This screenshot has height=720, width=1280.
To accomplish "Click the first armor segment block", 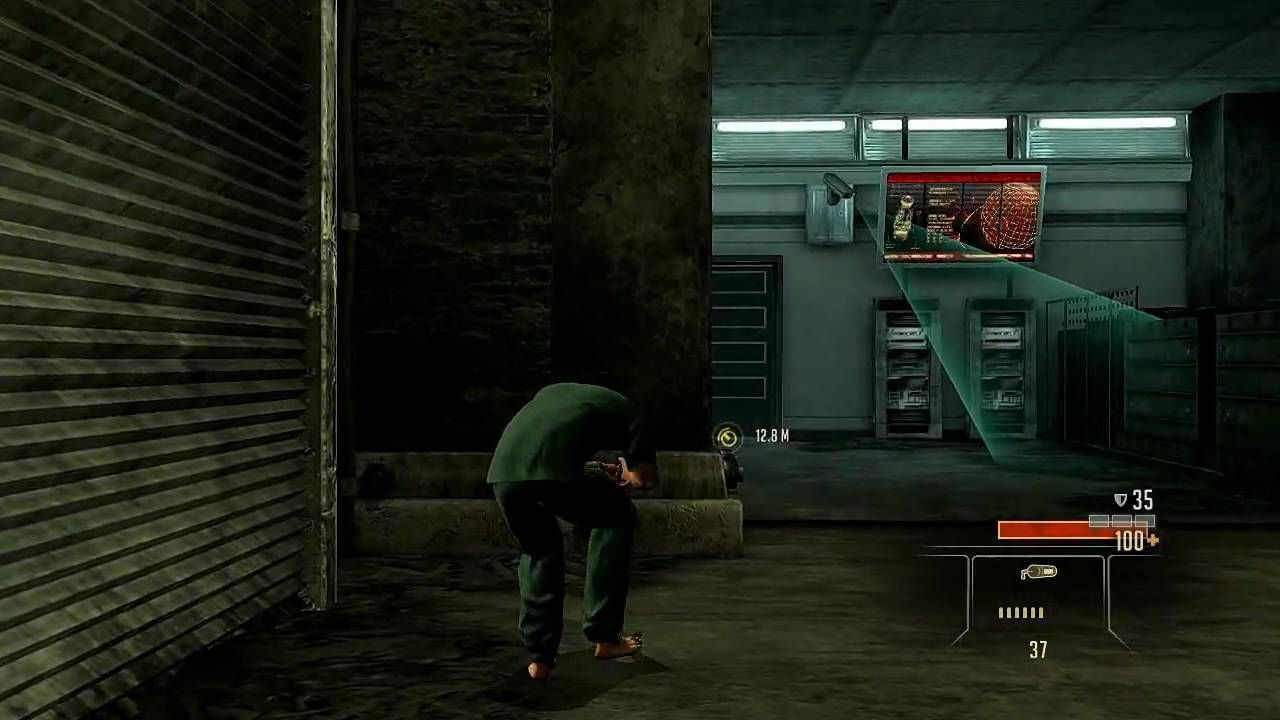I will (1097, 520).
